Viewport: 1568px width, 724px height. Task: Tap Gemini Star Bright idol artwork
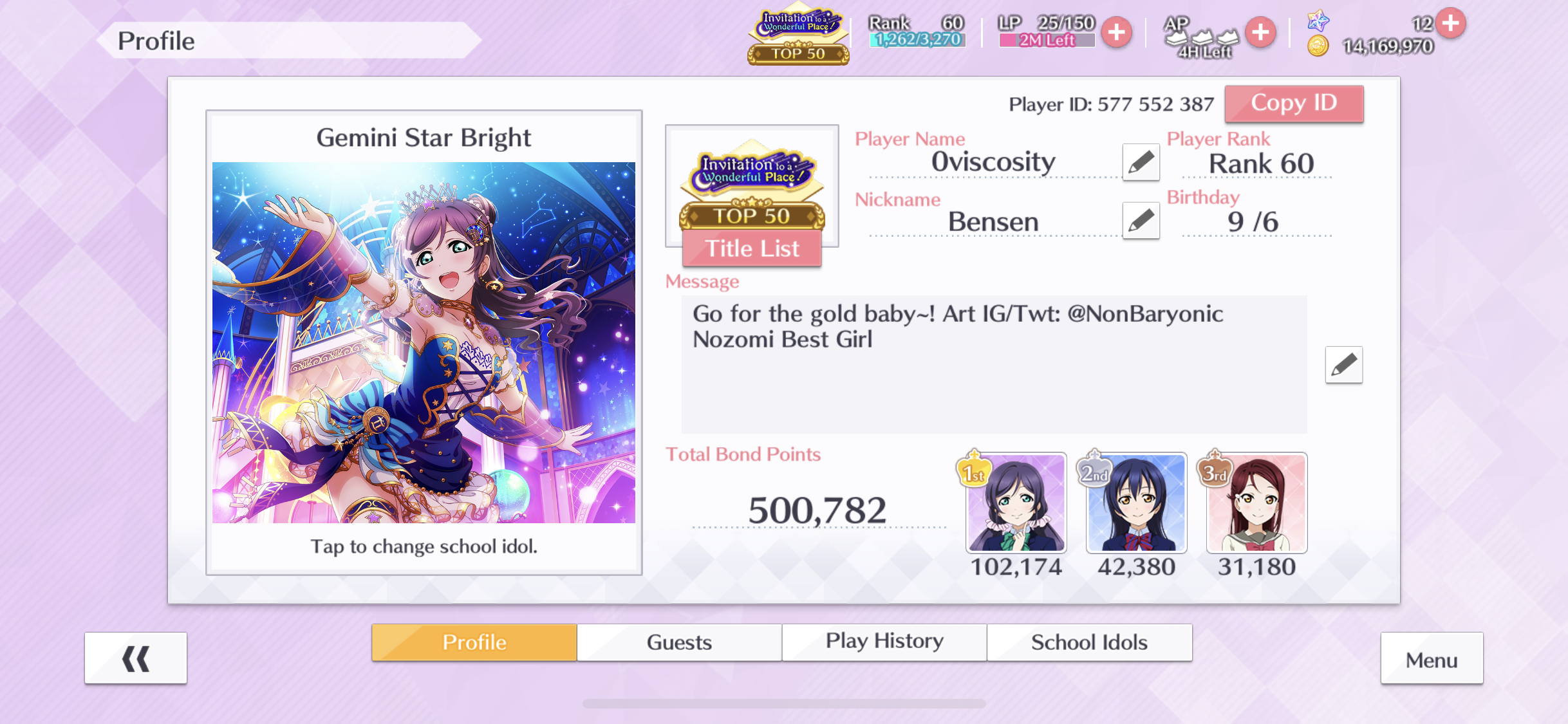click(424, 342)
